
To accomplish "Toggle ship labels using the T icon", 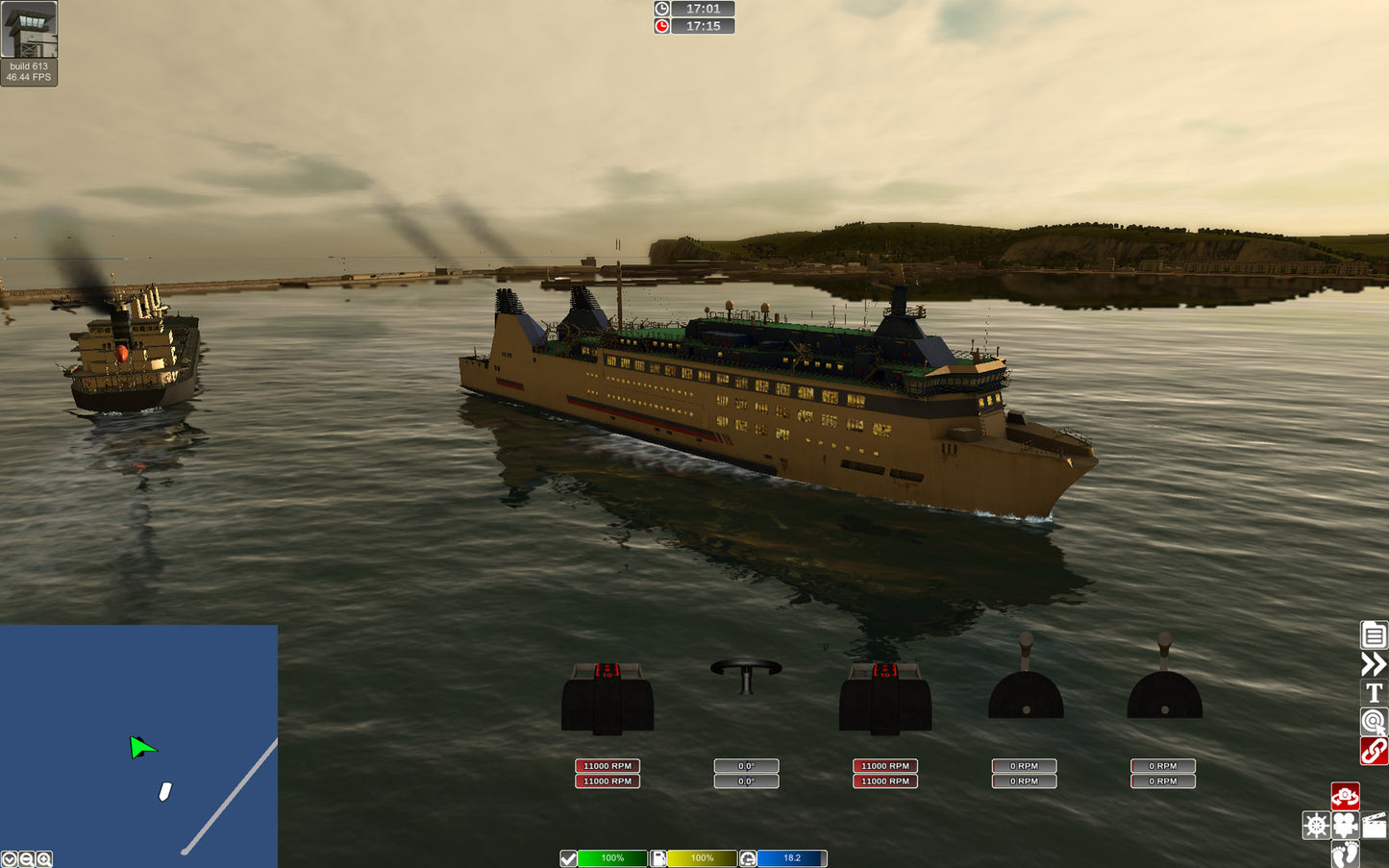I will pyautogui.click(x=1373, y=692).
